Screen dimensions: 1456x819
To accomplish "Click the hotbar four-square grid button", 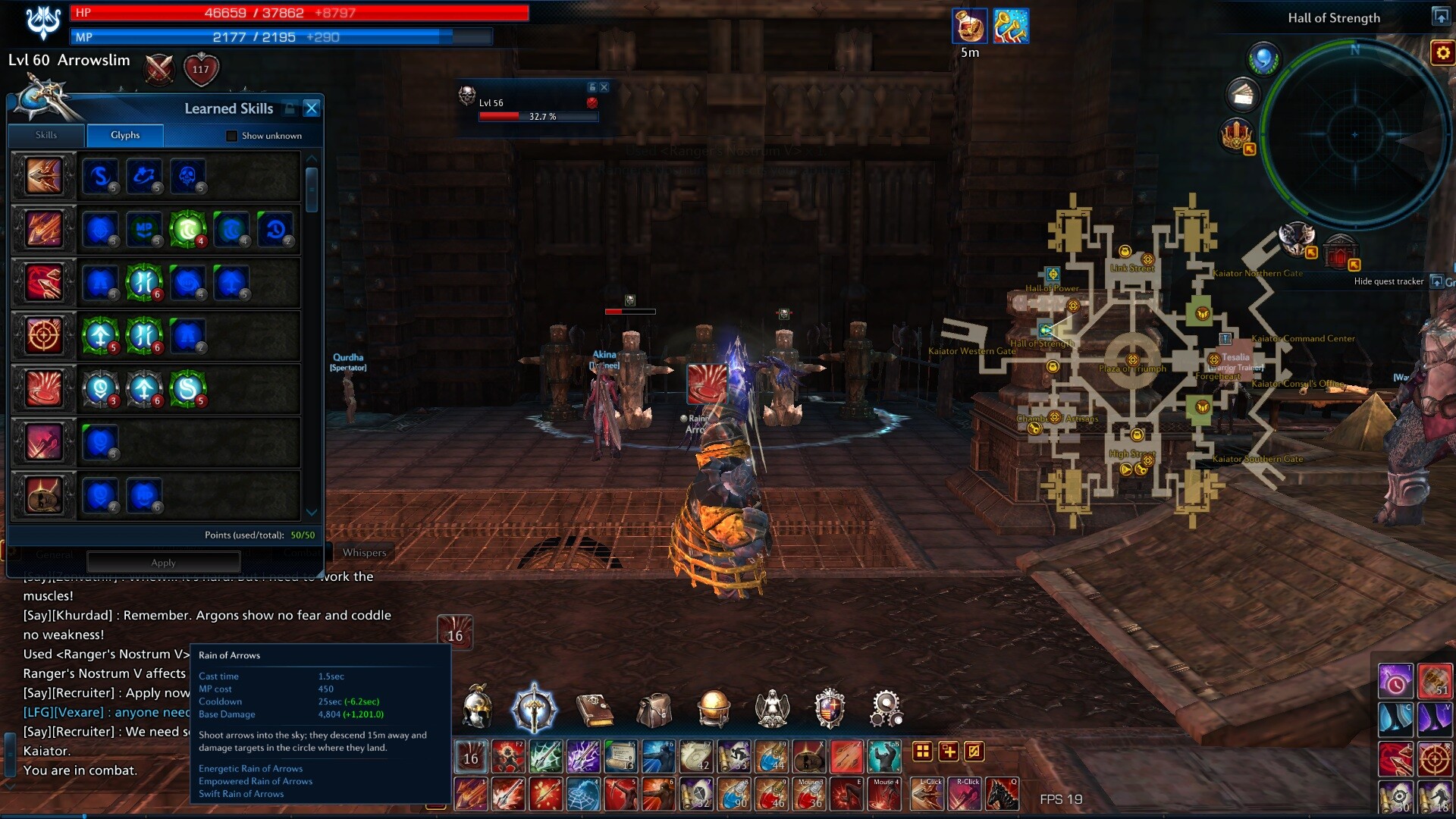I will (922, 752).
